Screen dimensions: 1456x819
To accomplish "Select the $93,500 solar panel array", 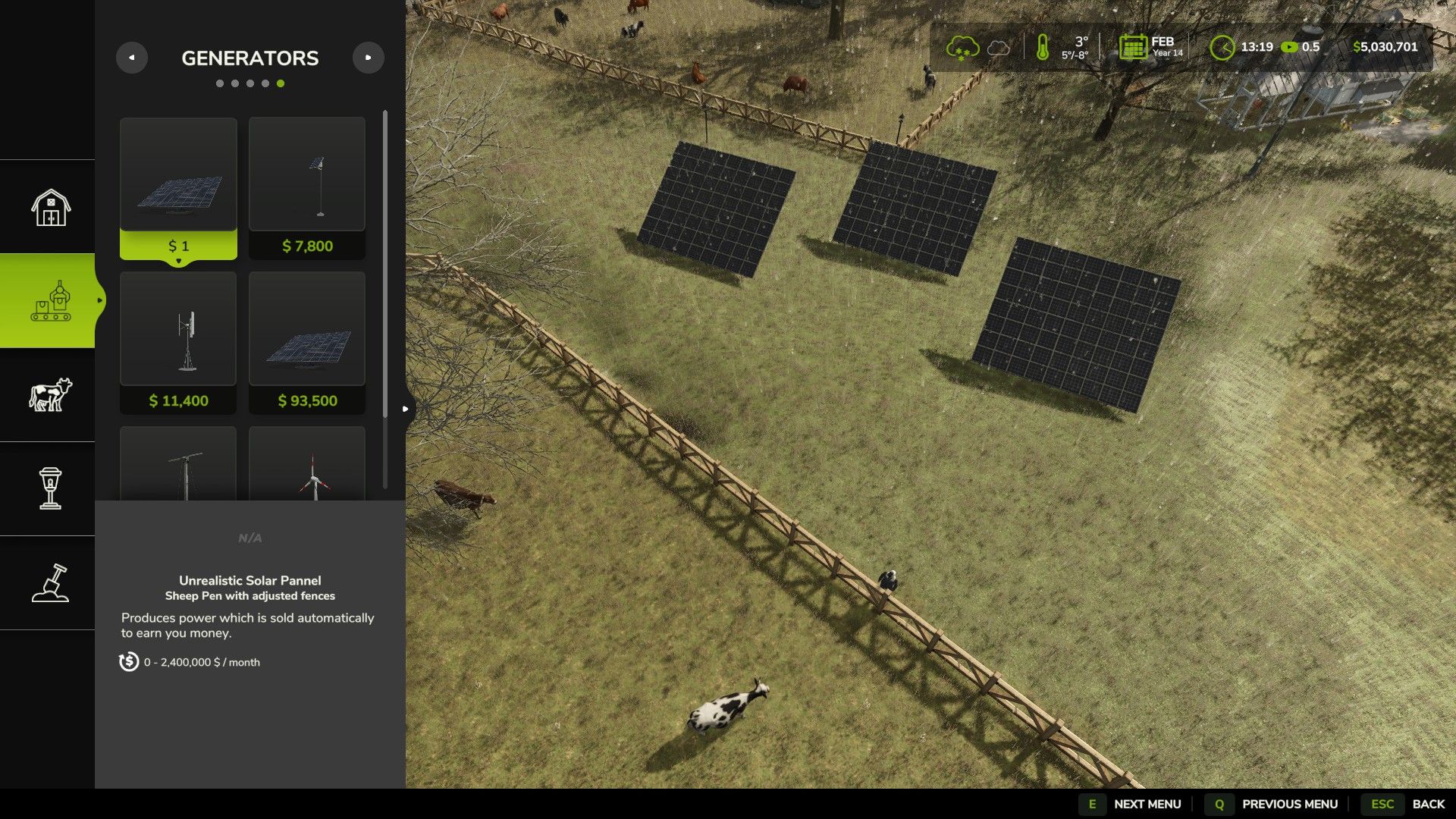I will [x=307, y=343].
